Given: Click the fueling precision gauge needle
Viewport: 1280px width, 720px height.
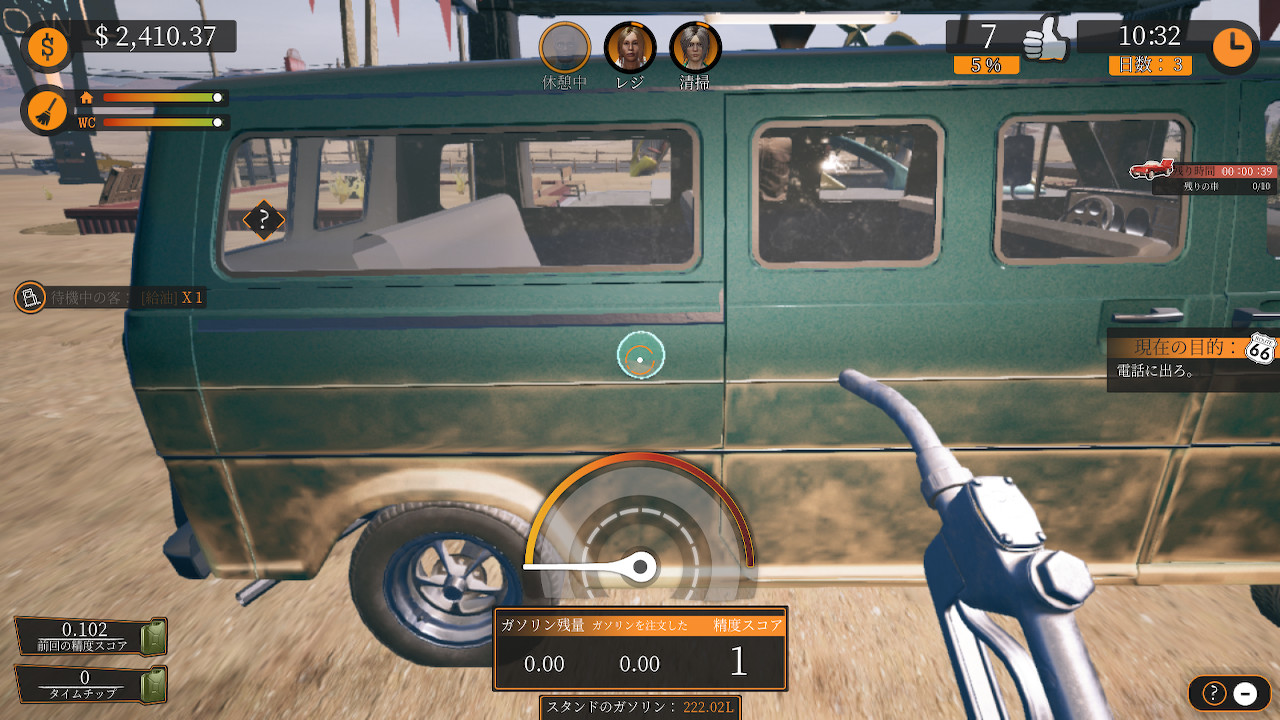Looking at the screenshot, I should pyautogui.click(x=638, y=564).
